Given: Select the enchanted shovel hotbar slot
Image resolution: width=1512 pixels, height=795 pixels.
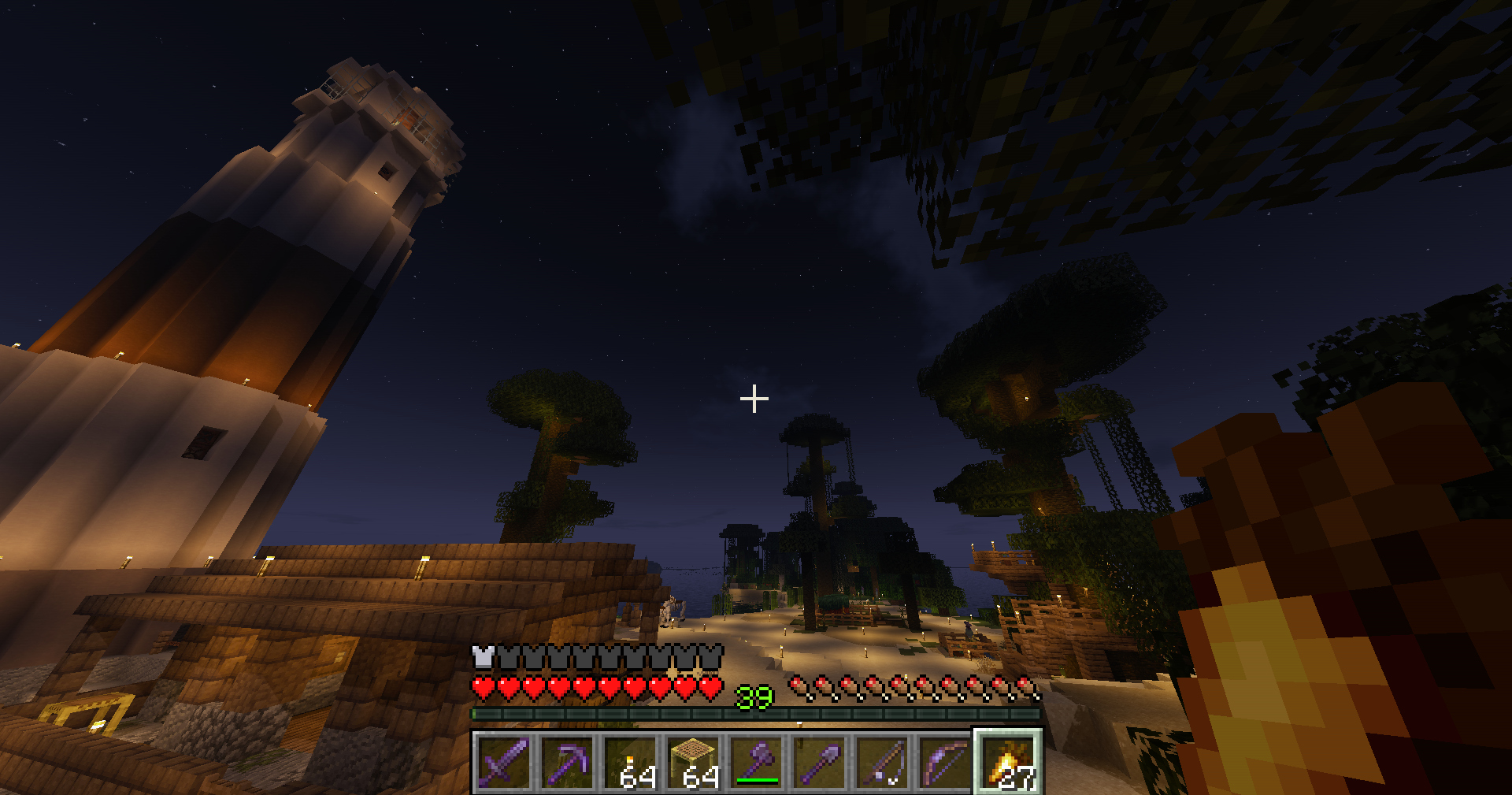Looking at the screenshot, I should 819,762.
